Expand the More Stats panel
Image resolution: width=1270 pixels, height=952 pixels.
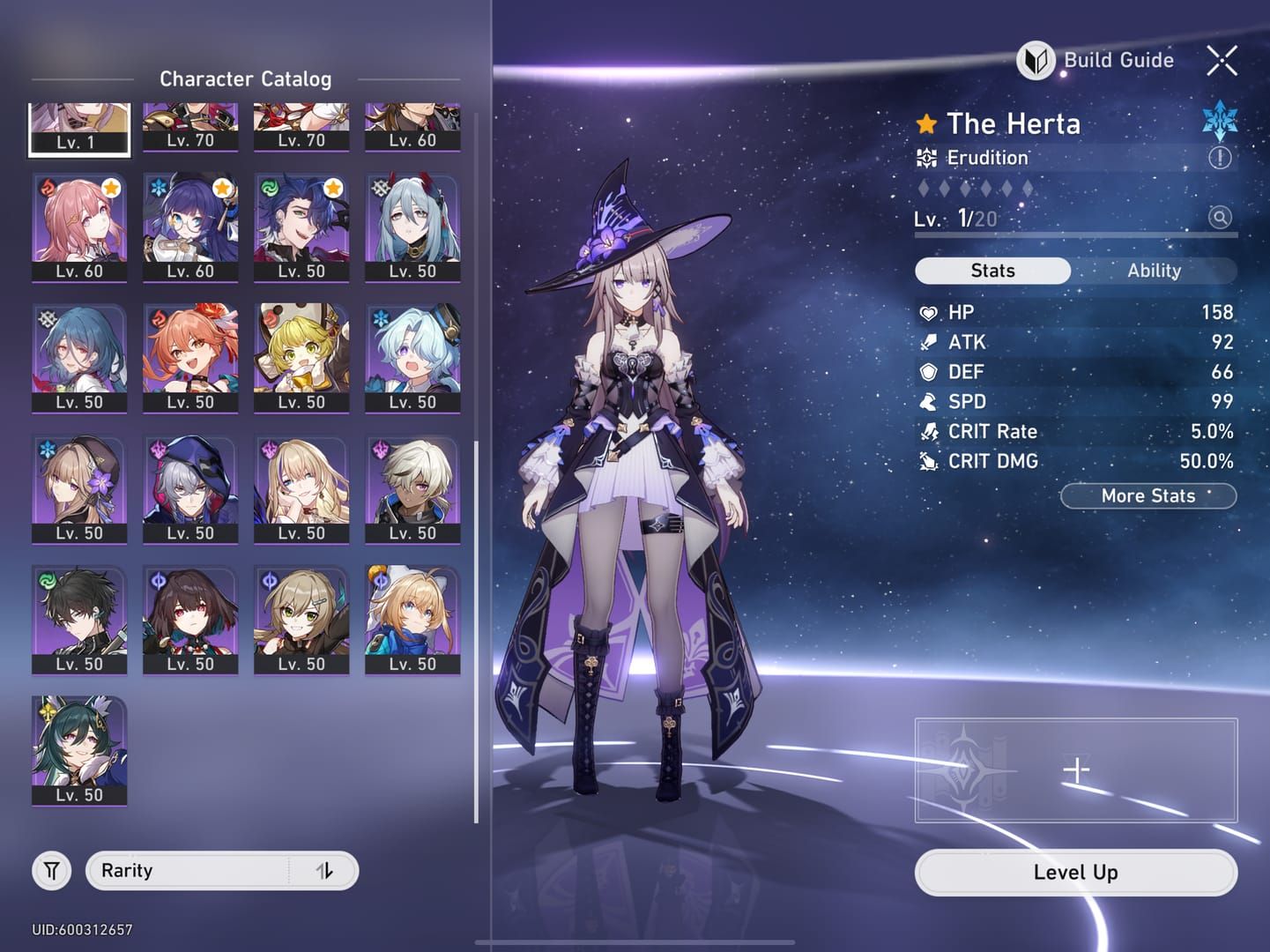pos(1147,495)
